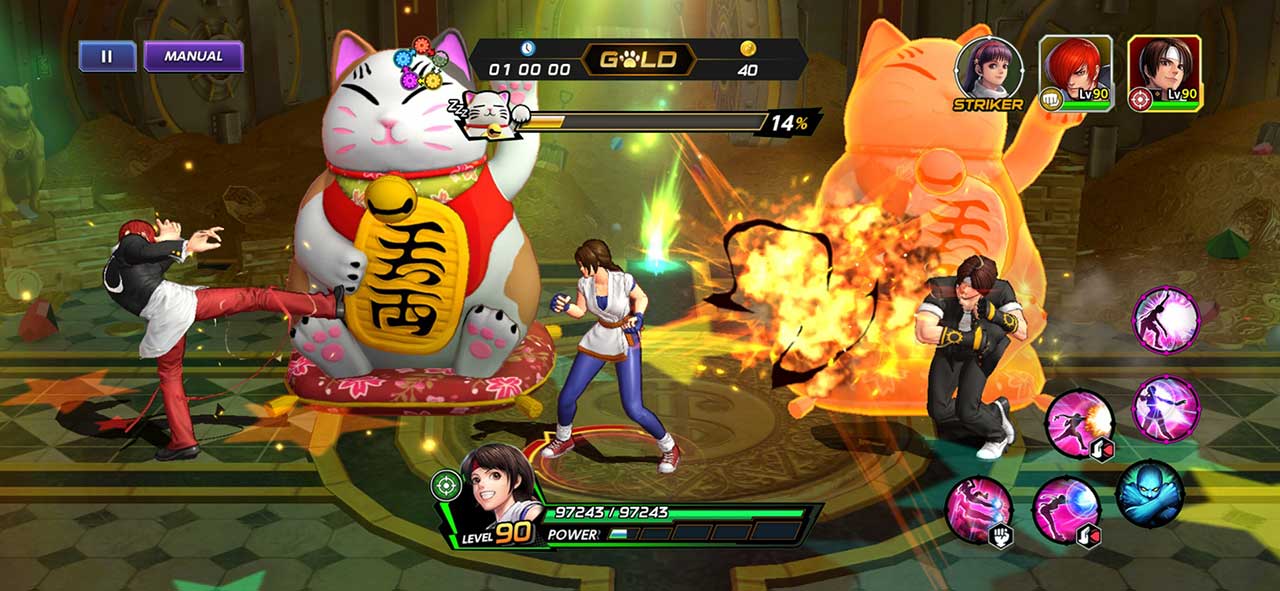Activate the lightning uppercut skill with fist badge

979,510
